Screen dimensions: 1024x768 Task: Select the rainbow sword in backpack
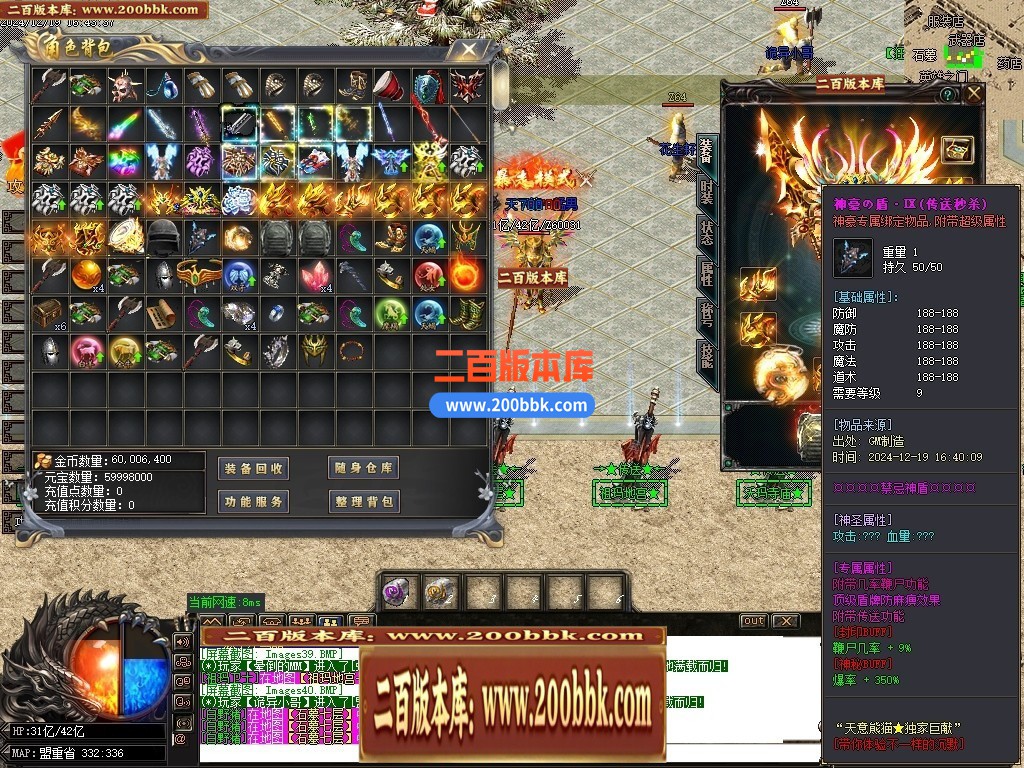click(124, 124)
